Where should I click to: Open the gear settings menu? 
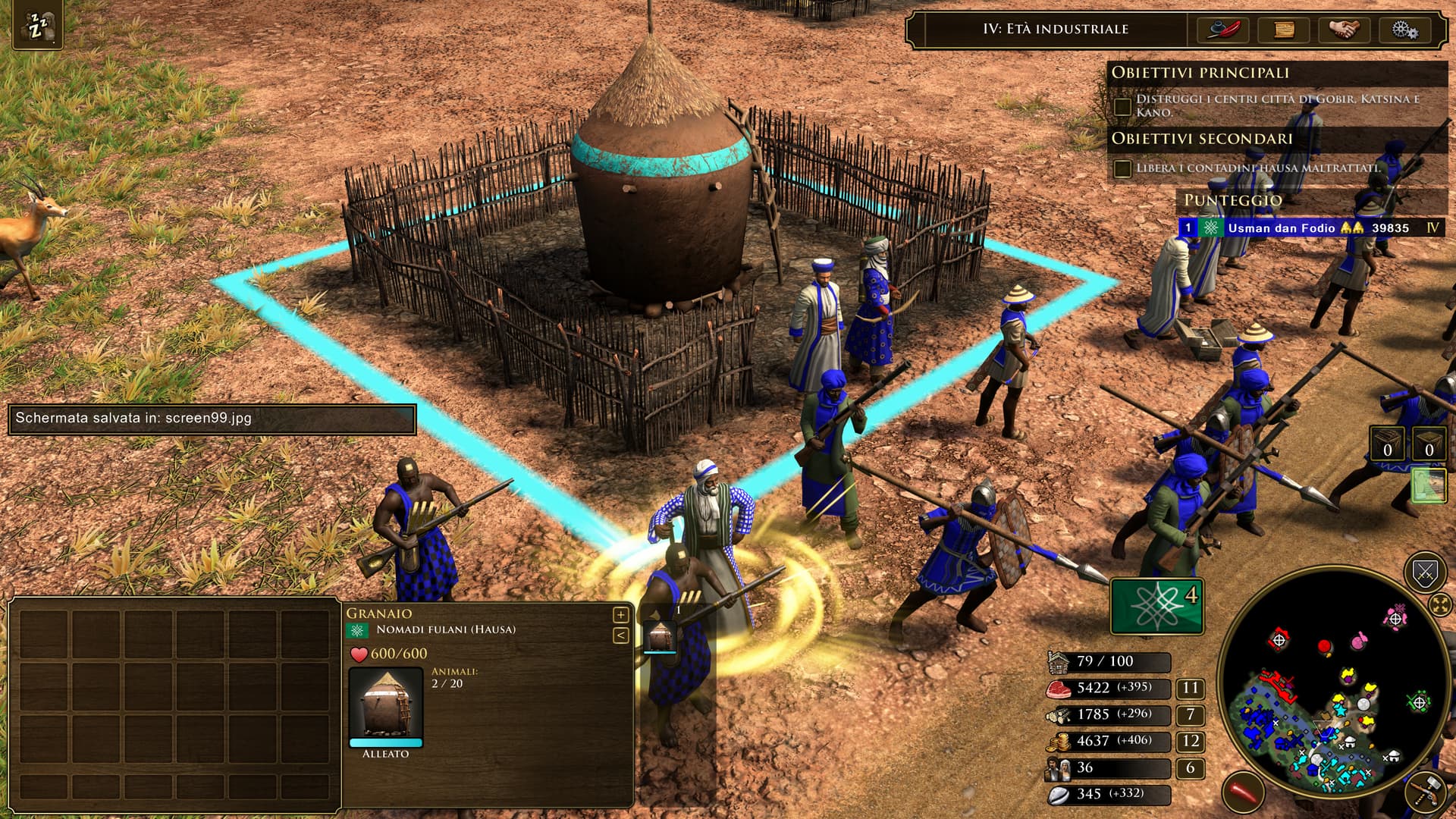click(x=1404, y=30)
